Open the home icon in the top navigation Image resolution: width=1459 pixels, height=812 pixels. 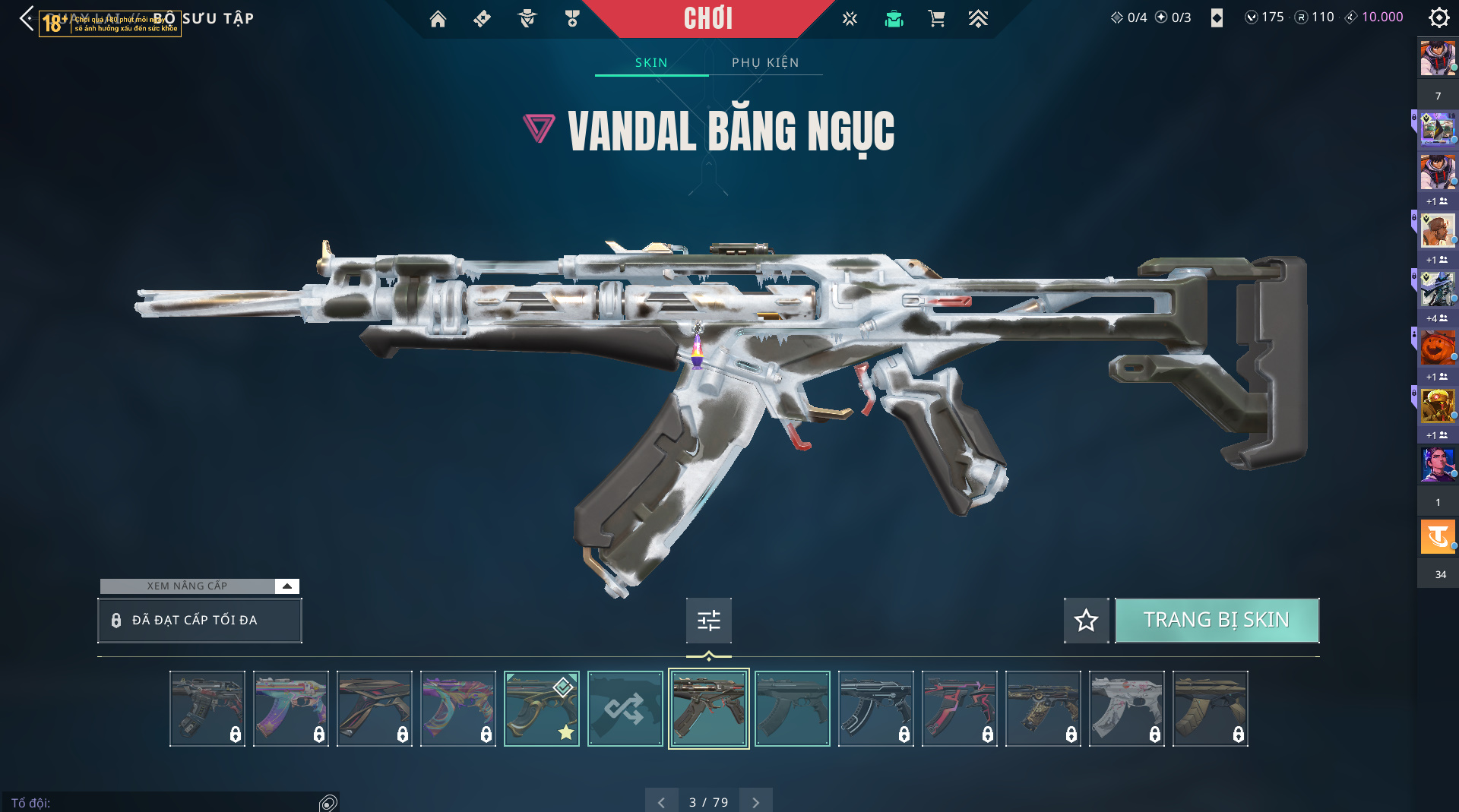tap(438, 19)
